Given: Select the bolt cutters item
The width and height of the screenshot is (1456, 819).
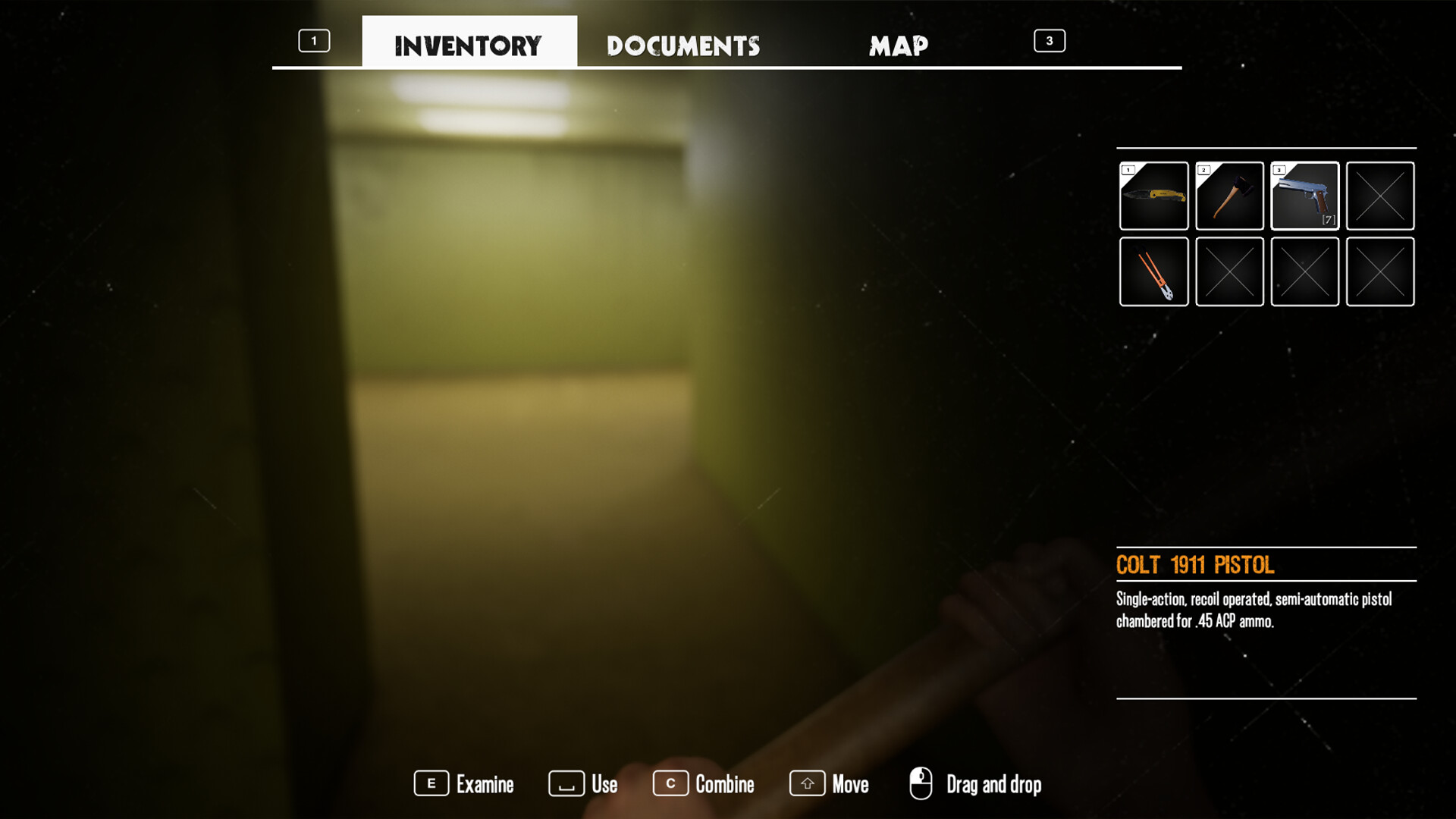Looking at the screenshot, I should click(1153, 271).
